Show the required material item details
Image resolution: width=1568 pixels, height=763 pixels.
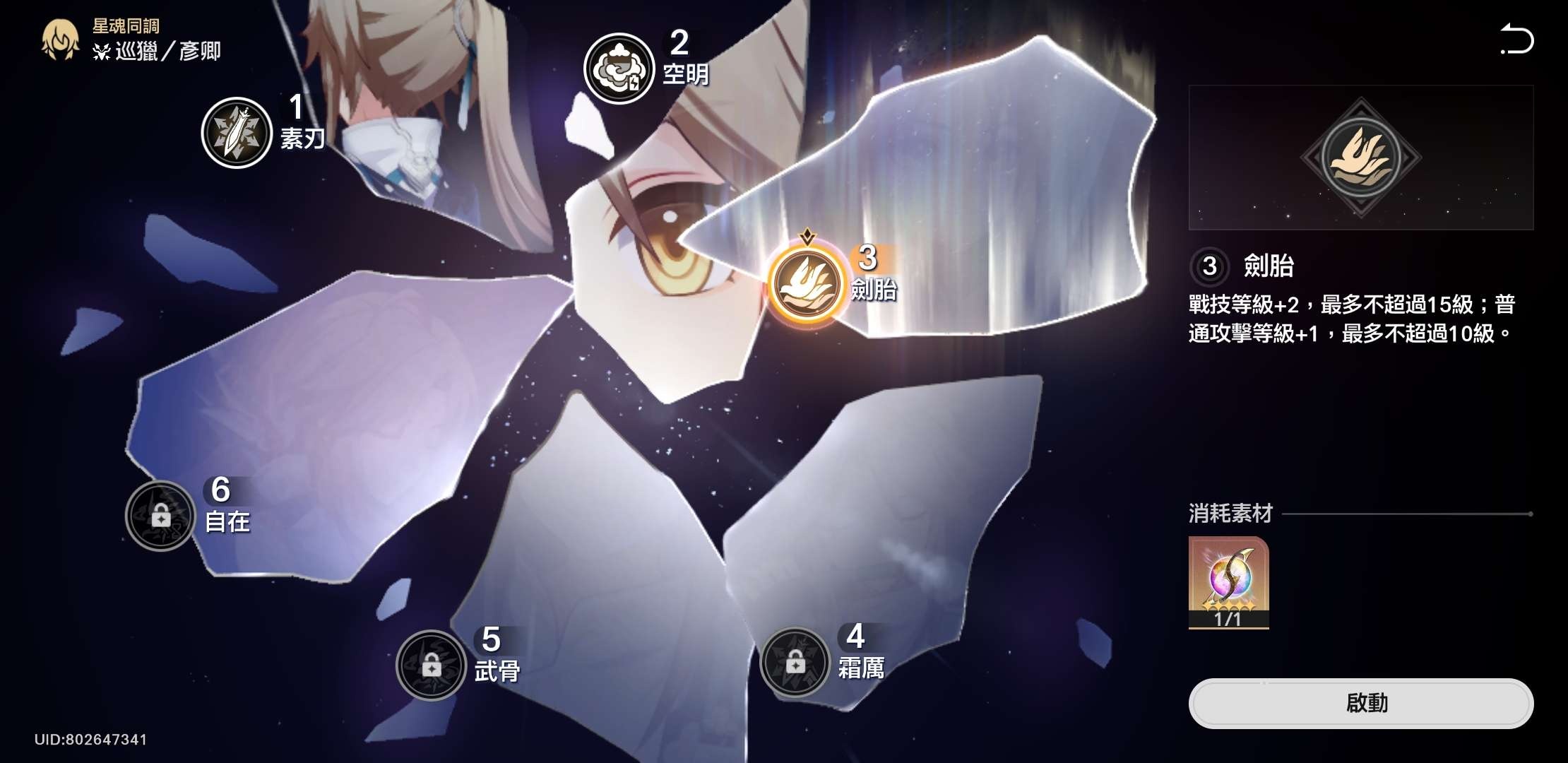tap(1228, 582)
